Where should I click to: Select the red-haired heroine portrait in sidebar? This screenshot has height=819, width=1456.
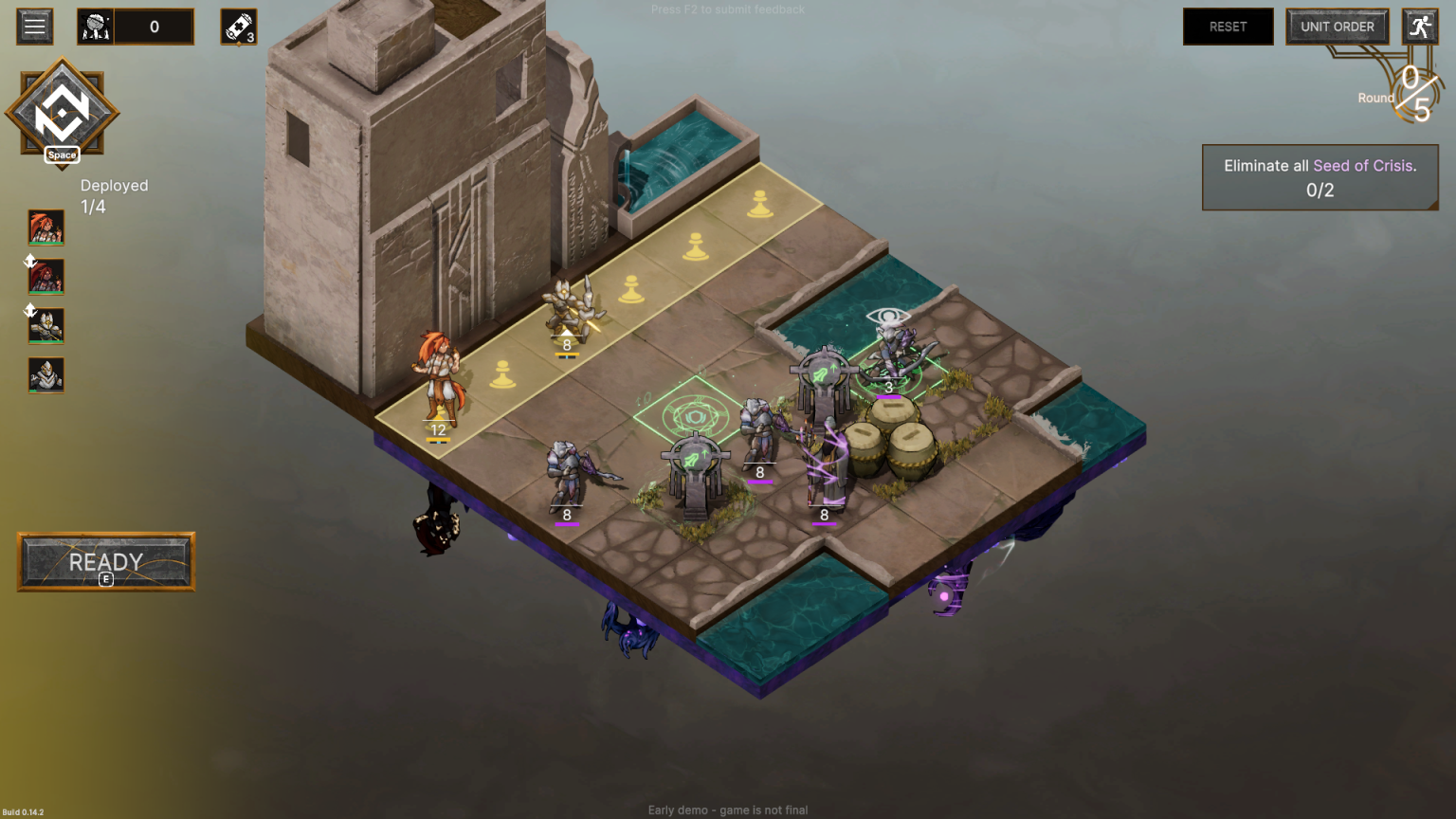pyautogui.click(x=45, y=227)
